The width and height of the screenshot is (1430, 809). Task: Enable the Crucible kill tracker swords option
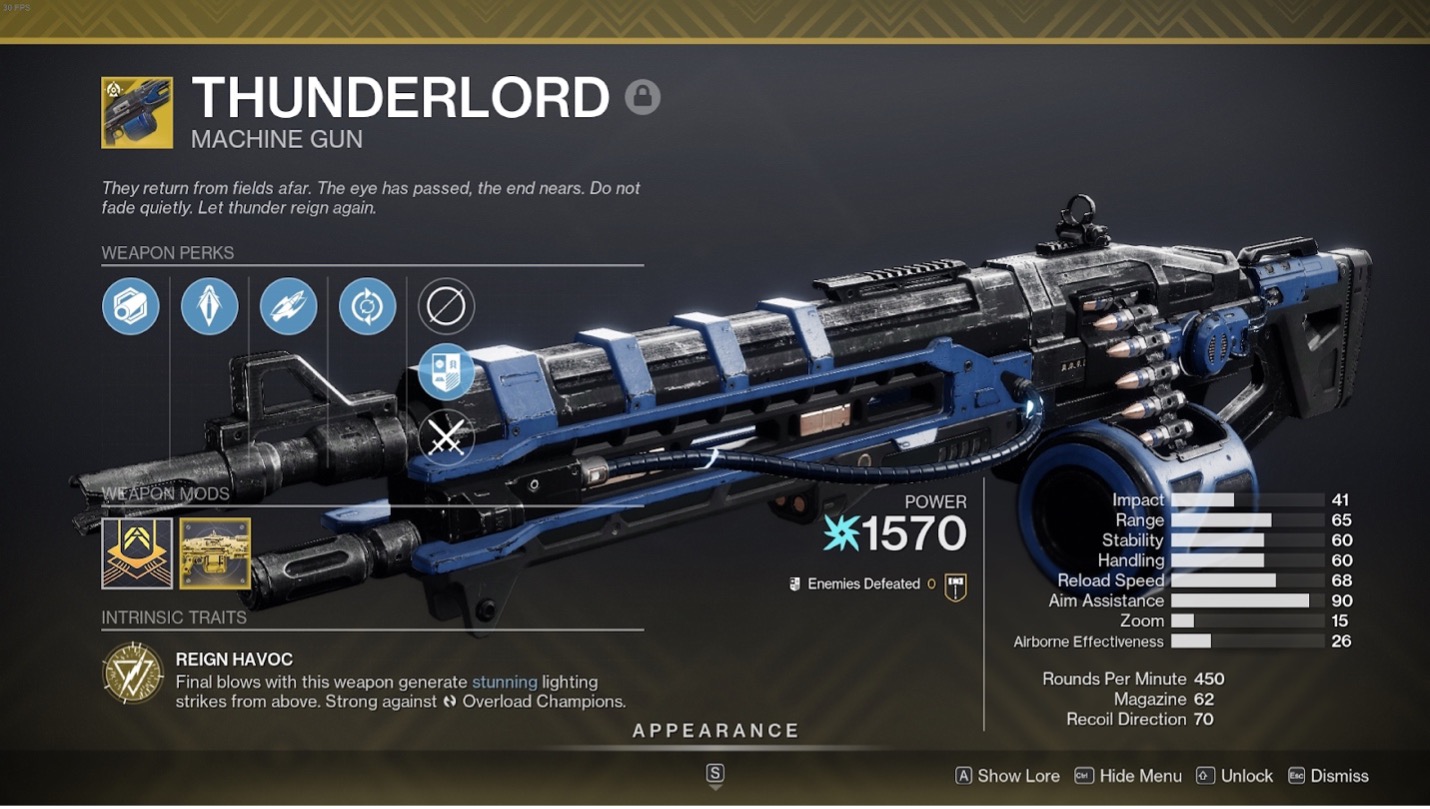(x=446, y=437)
